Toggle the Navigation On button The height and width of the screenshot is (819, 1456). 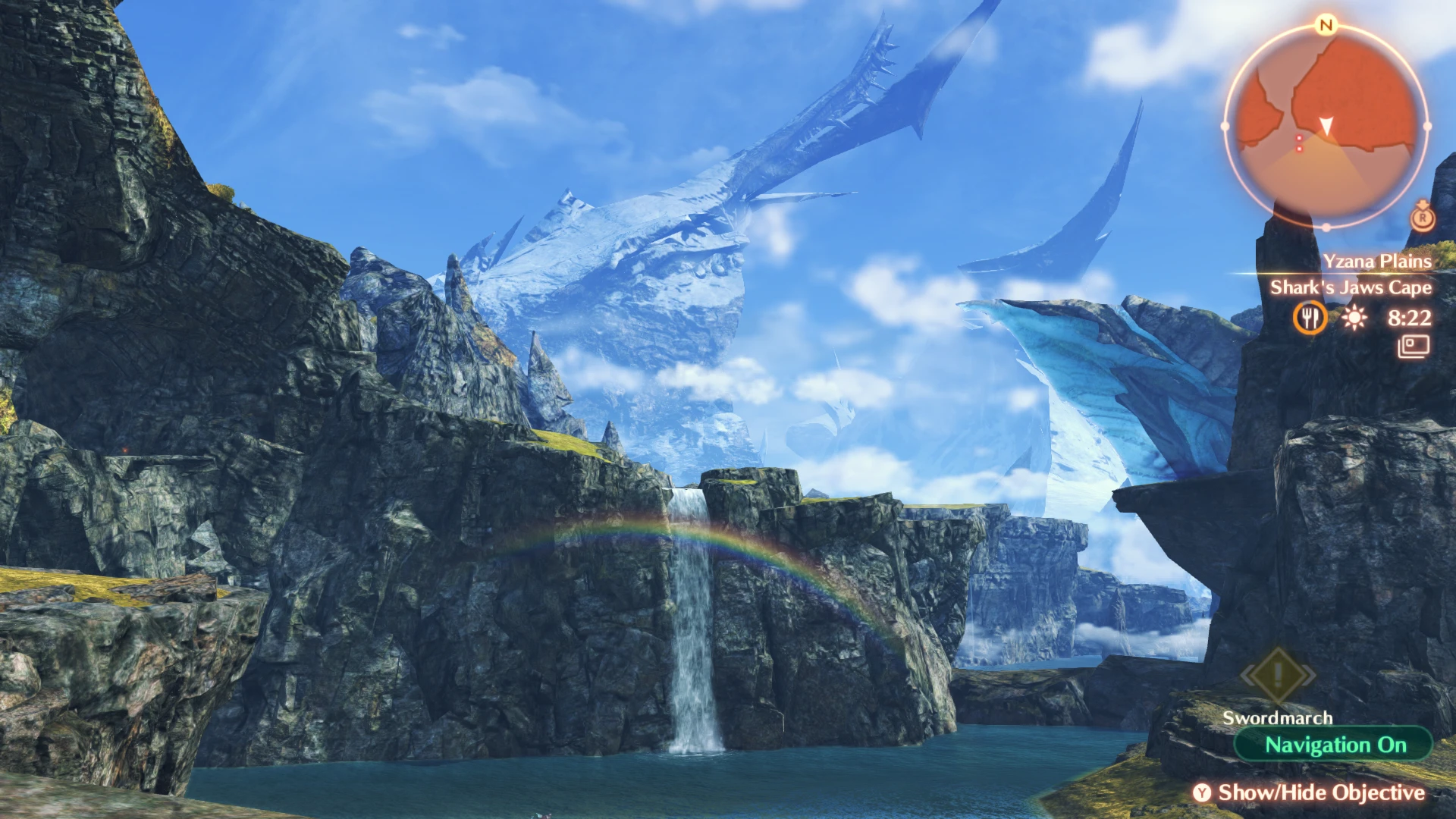pyautogui.click(x=1334, y=745)
